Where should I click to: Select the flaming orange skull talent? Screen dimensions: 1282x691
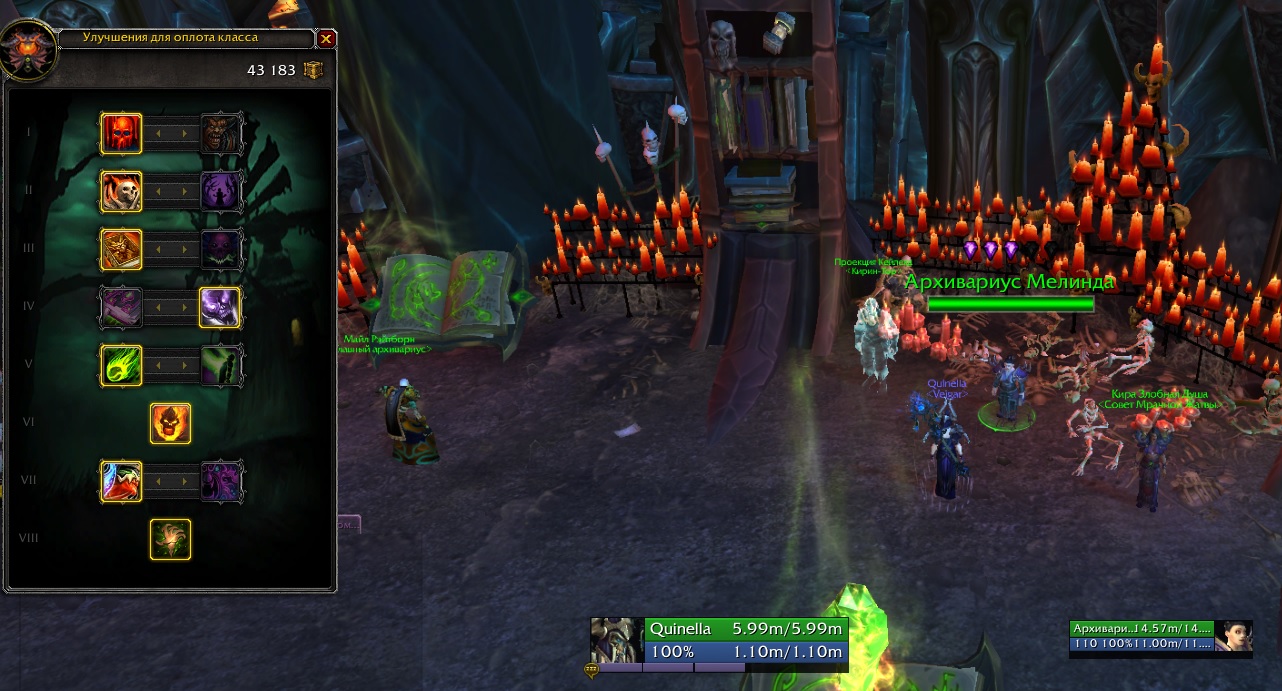click(170, 423)
